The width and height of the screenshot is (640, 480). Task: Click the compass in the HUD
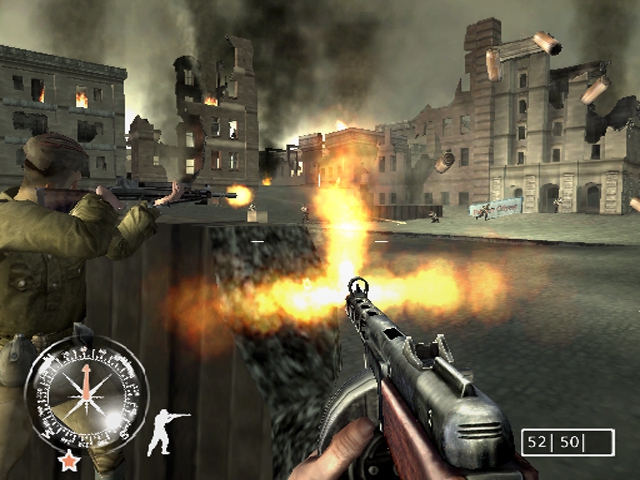[85, 391]
